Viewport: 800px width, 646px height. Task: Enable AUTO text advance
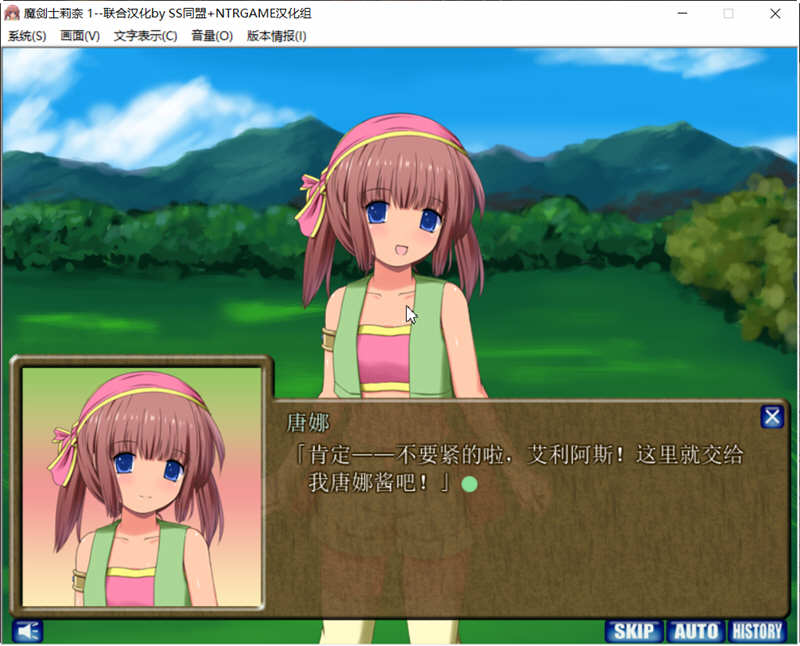[x=696, y=631]
